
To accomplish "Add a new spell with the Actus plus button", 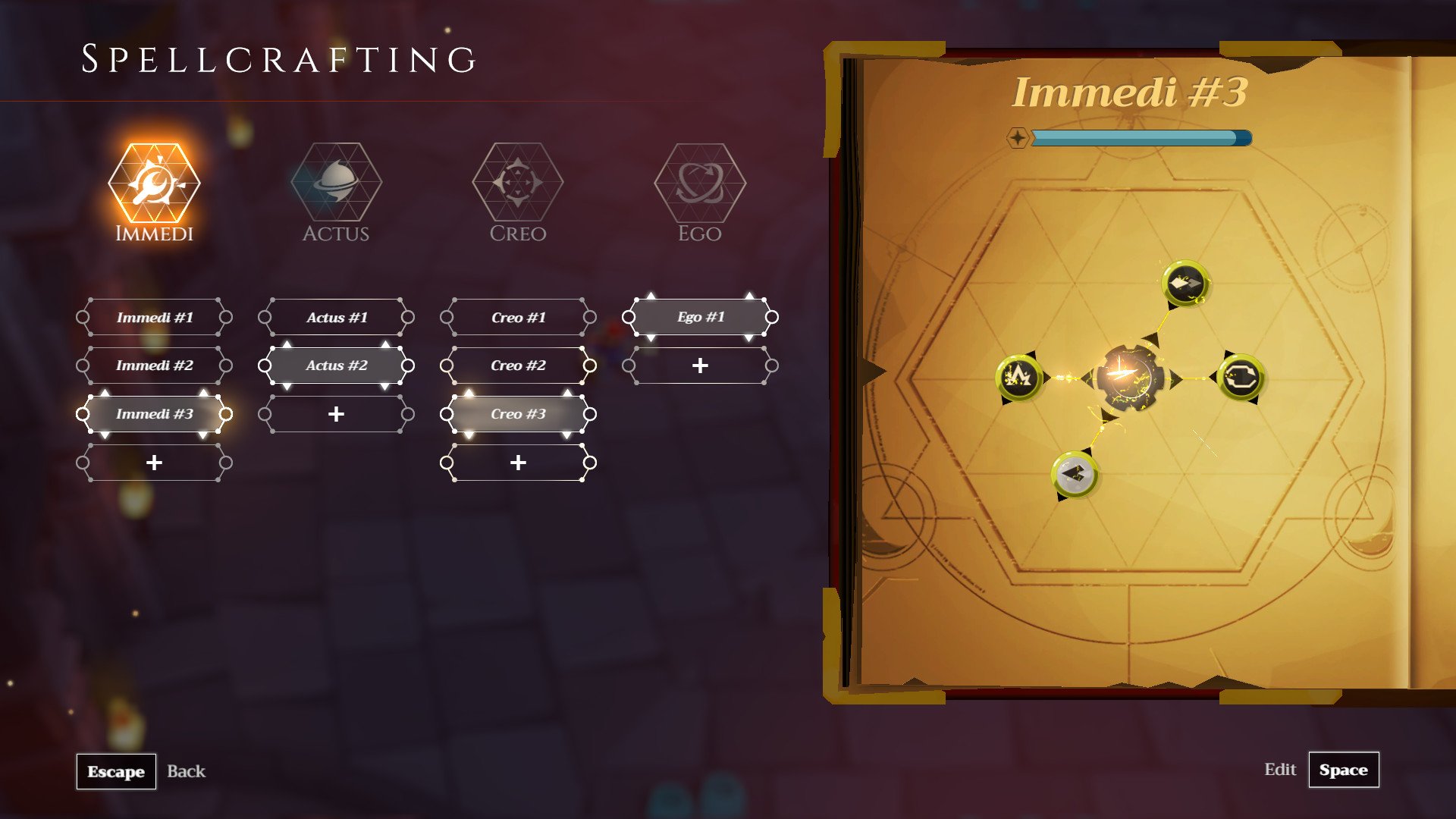I will point(336,414).
